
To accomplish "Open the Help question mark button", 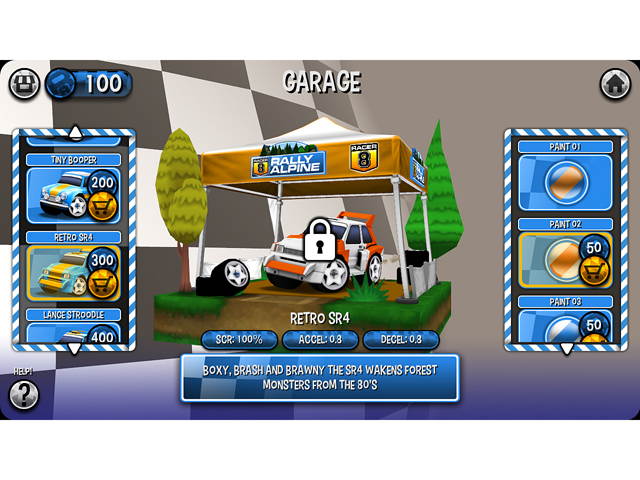I will 24,395.
